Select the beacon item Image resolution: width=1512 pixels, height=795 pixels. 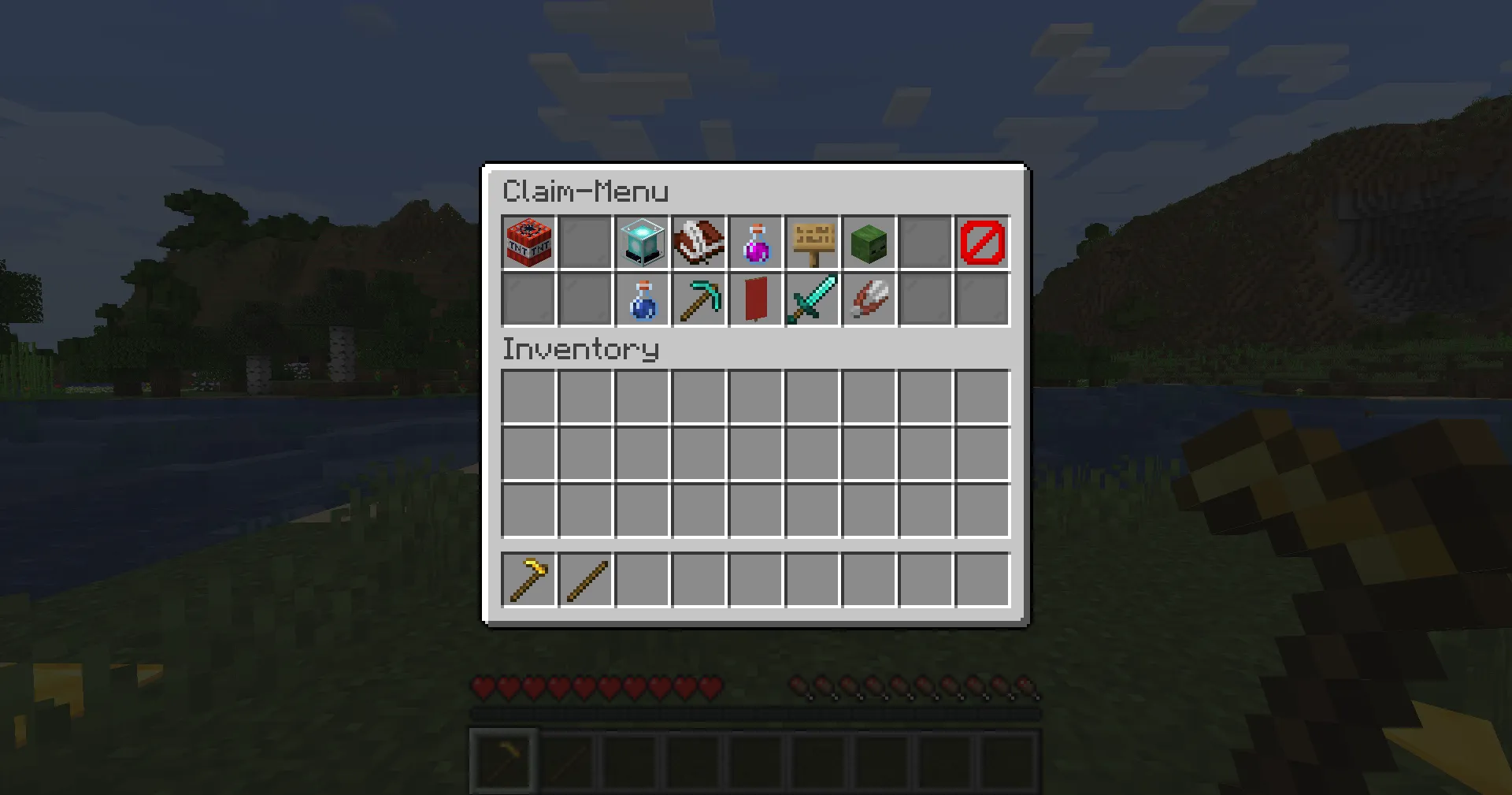[x=642, y=243]
